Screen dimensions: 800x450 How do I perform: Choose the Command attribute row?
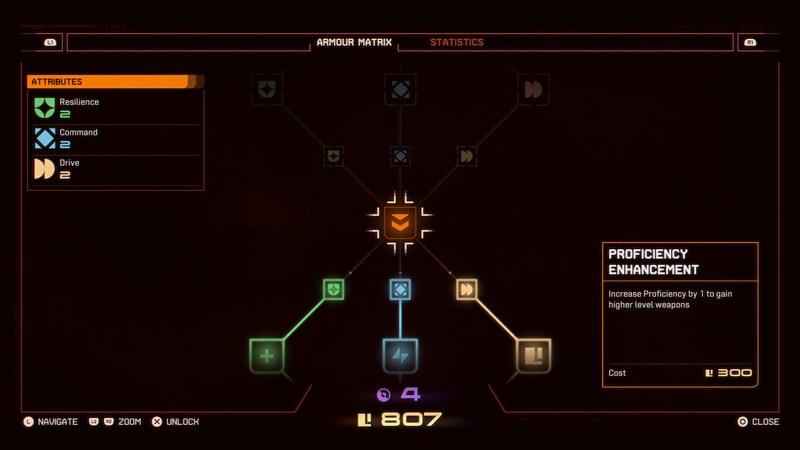pos(114,138)
